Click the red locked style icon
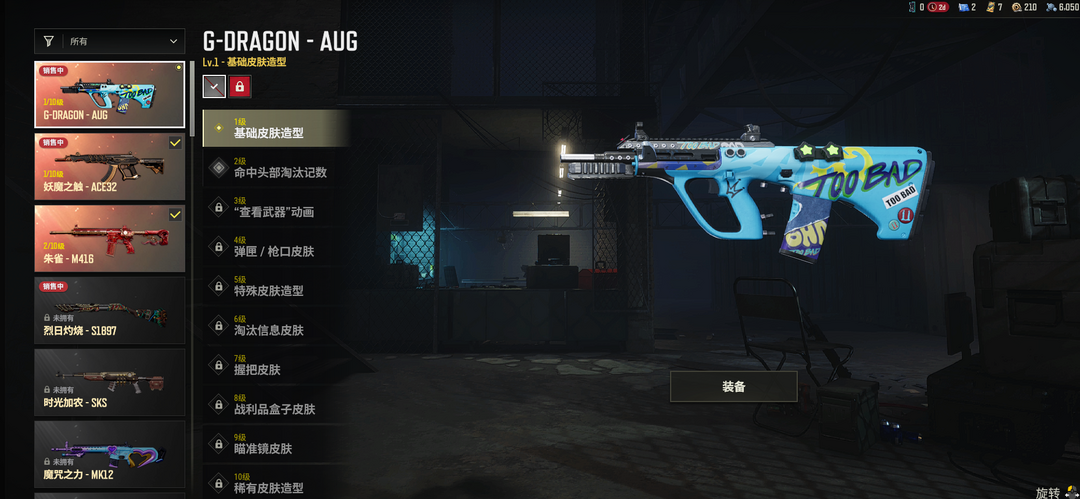Viewport: 1080px width, 499px height. pyautogui.click(x=240, y=87)
